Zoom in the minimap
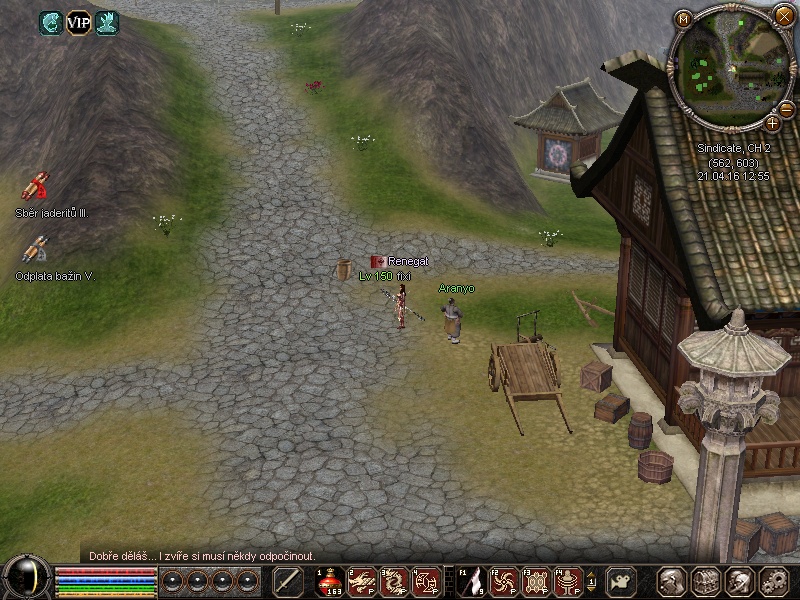 [772, 122]
